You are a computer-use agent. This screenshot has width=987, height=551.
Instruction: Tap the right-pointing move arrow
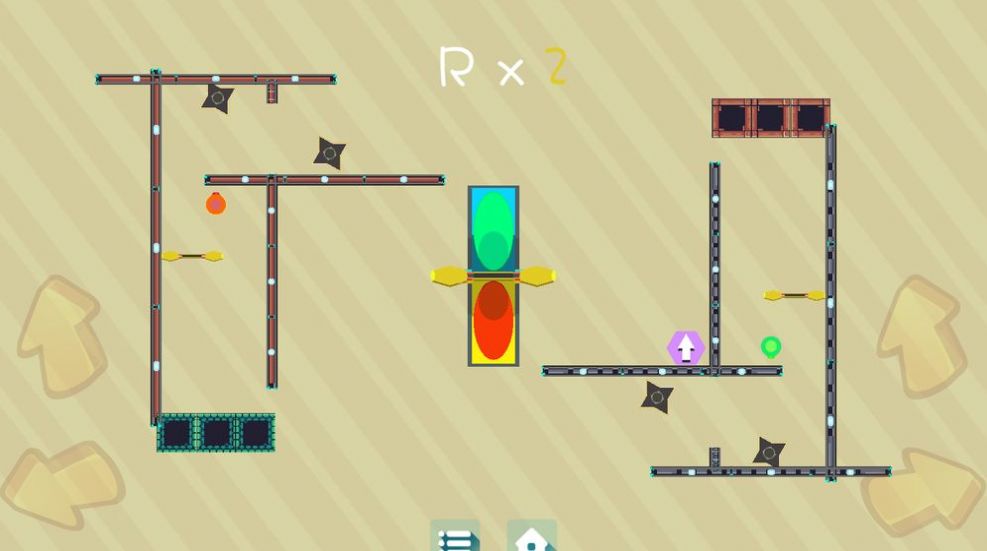point(924,490)
